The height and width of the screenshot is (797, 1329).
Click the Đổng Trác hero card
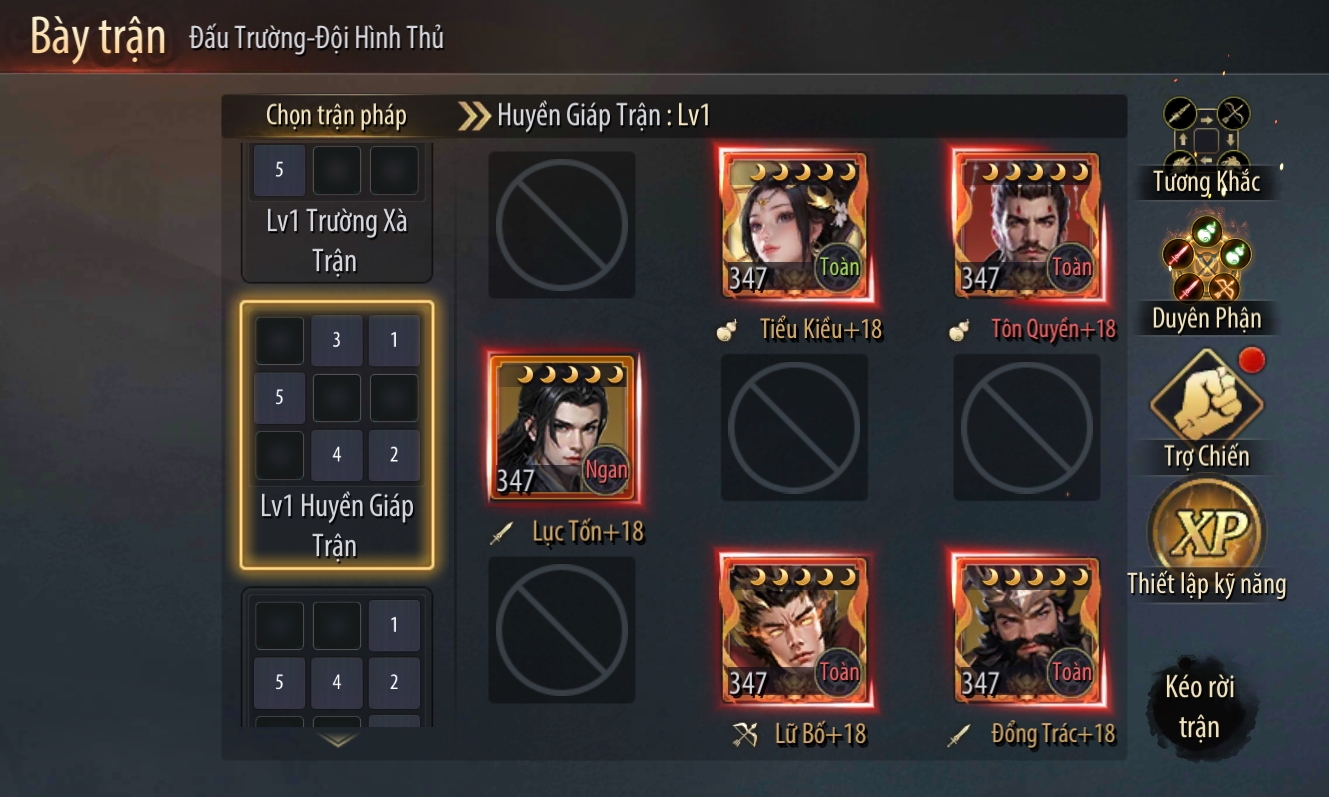tap(1027, 631)
